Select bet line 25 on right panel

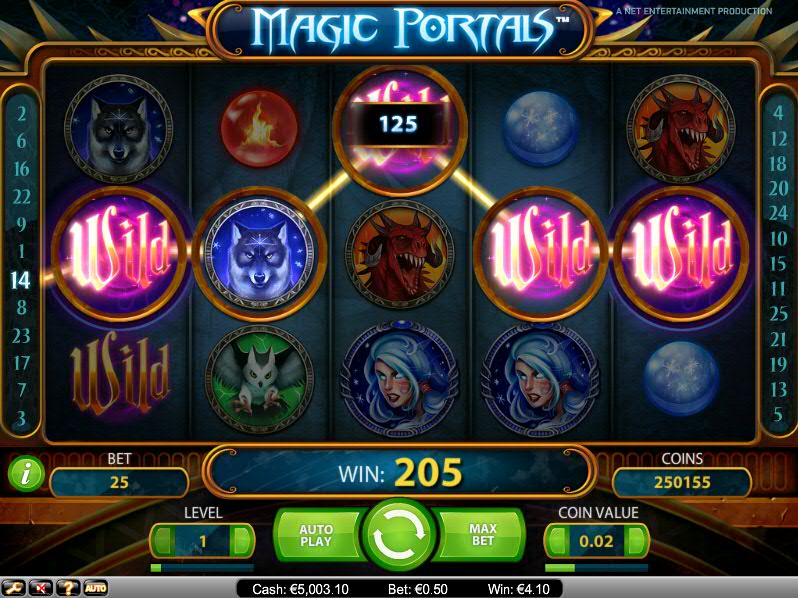778,314
